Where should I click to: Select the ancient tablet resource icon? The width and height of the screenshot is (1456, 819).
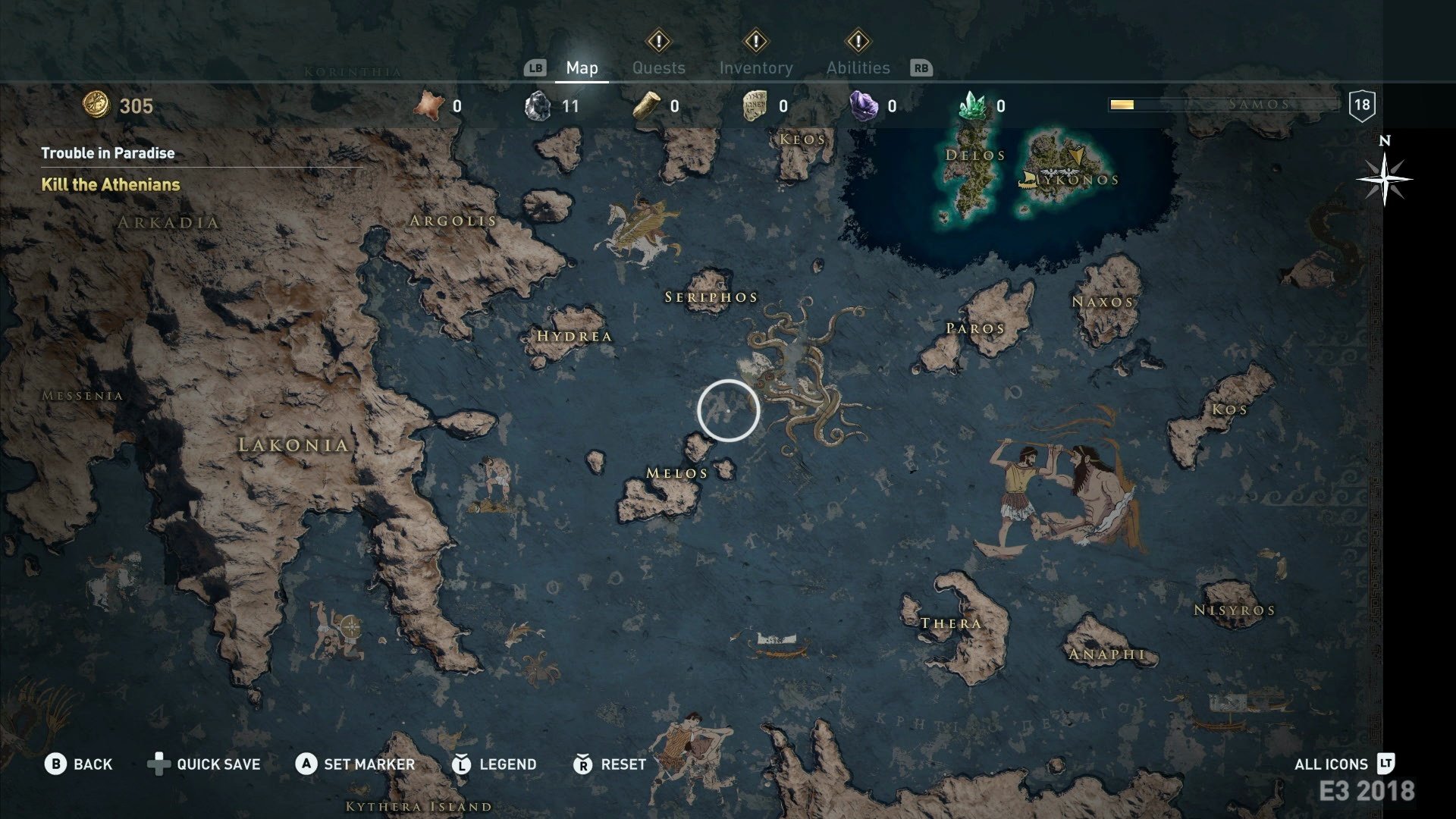click(756, 107)
